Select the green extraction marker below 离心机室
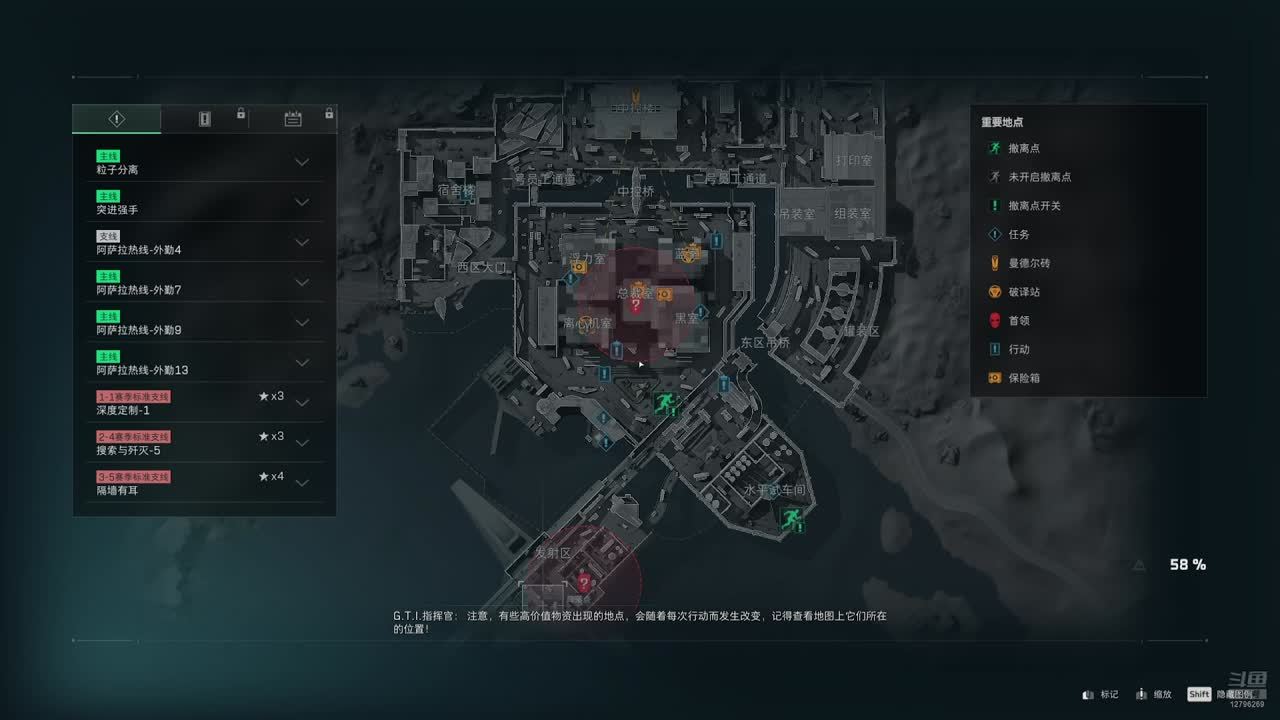The width and height of the screenshot is (1280, 720). pos(663,403)
